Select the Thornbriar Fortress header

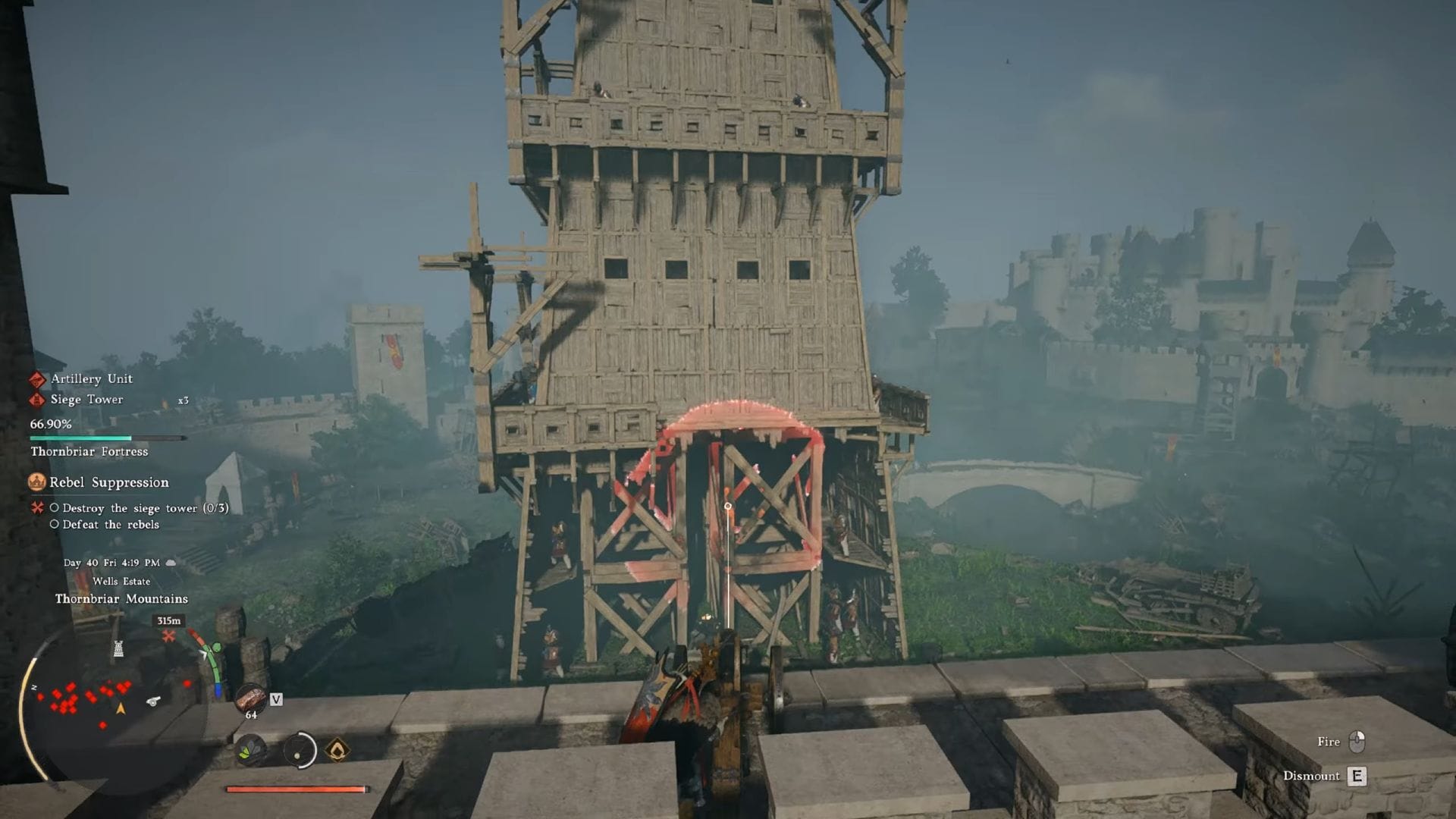(89, 452)
